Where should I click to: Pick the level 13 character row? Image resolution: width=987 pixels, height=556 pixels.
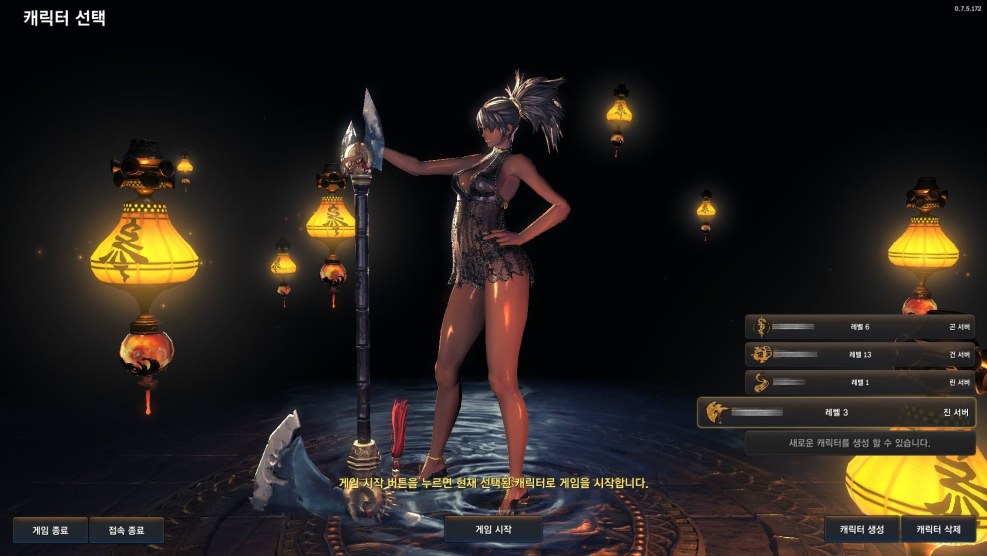(x=860, y=354)
